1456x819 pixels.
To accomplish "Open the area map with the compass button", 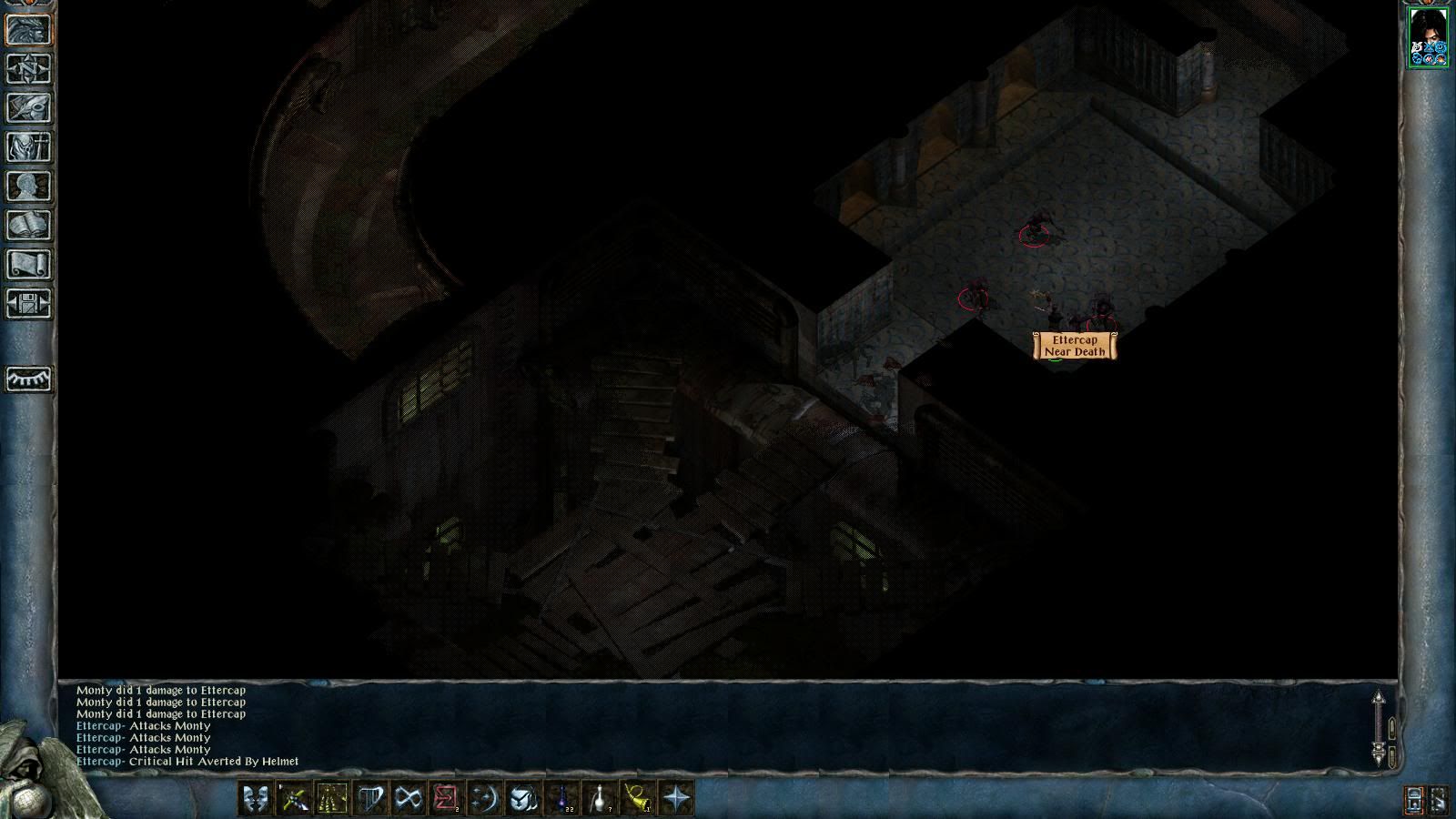I will 29,69.
